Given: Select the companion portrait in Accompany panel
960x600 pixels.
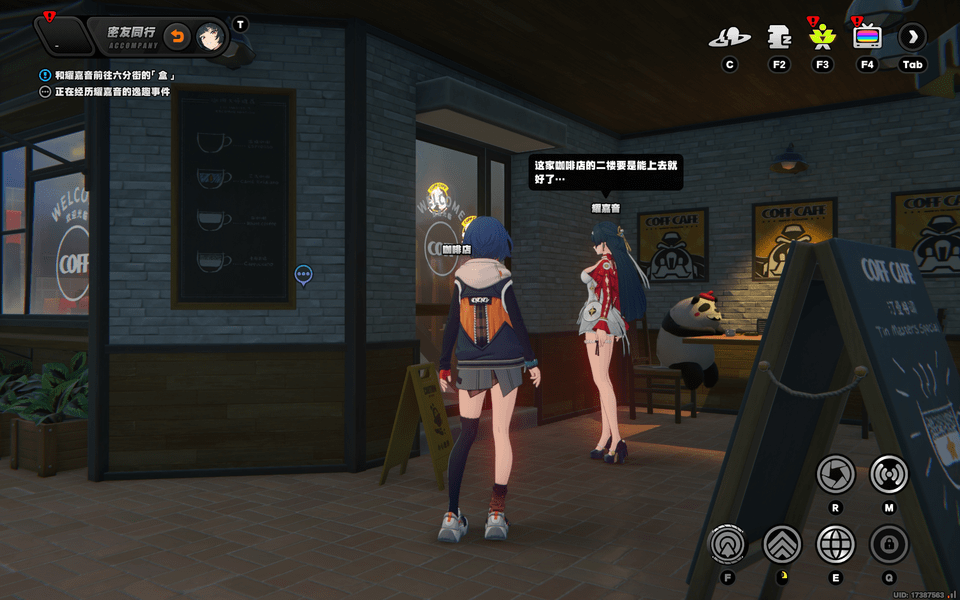Looking at the screenshot, I should 209,37.
